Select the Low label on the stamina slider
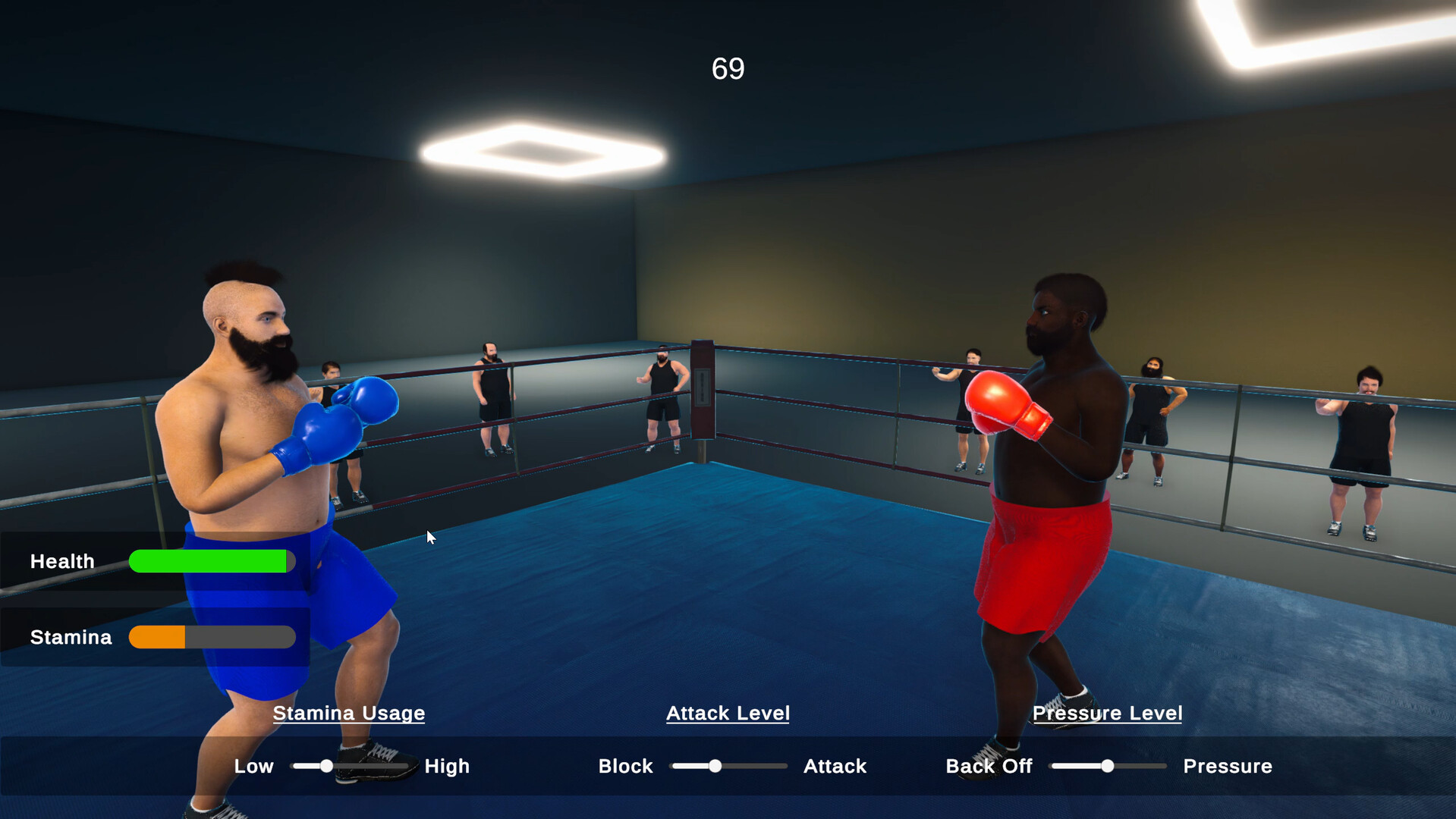The width and height of the screenshot is (1456, 819). pyautogui.click(x=253, y=767)
